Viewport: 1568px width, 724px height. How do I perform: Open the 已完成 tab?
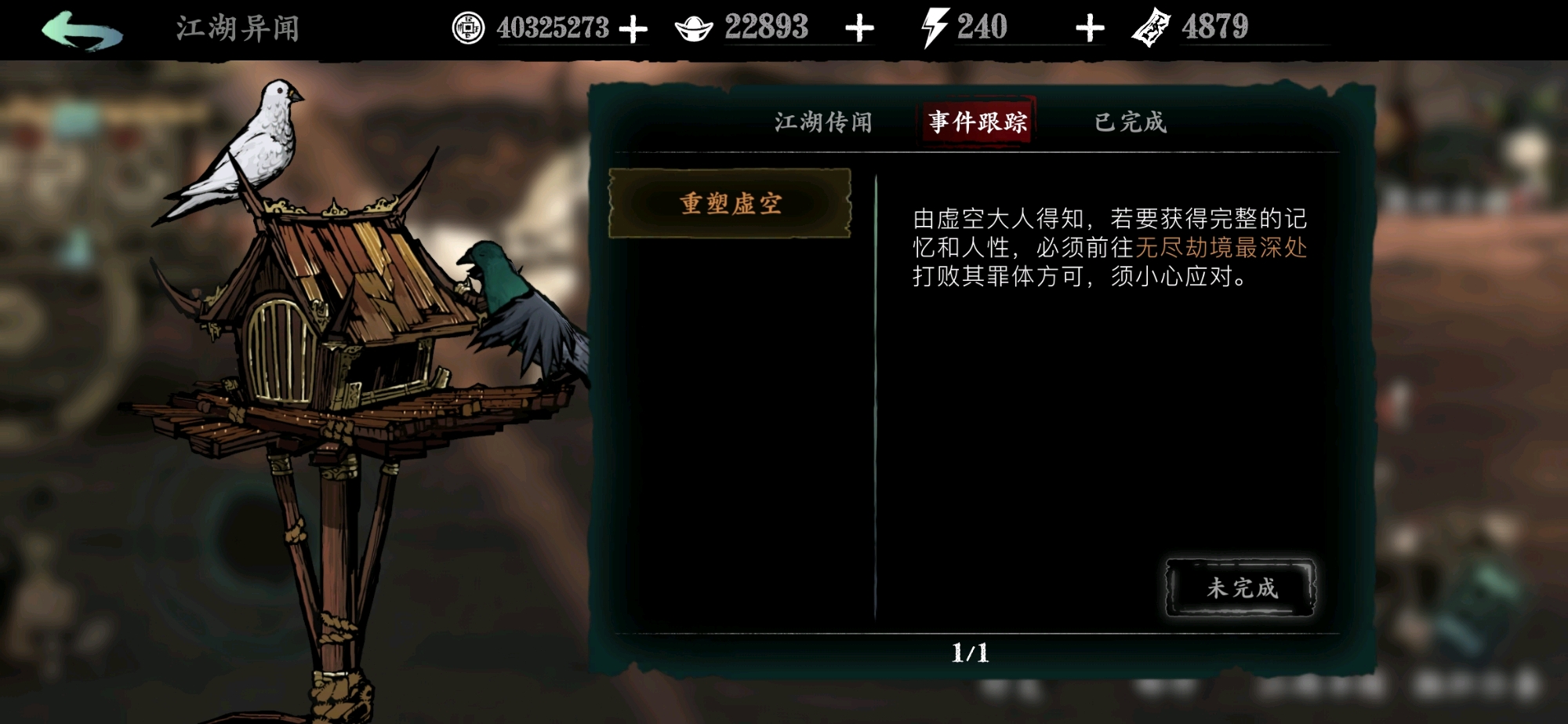(1130, 122)
